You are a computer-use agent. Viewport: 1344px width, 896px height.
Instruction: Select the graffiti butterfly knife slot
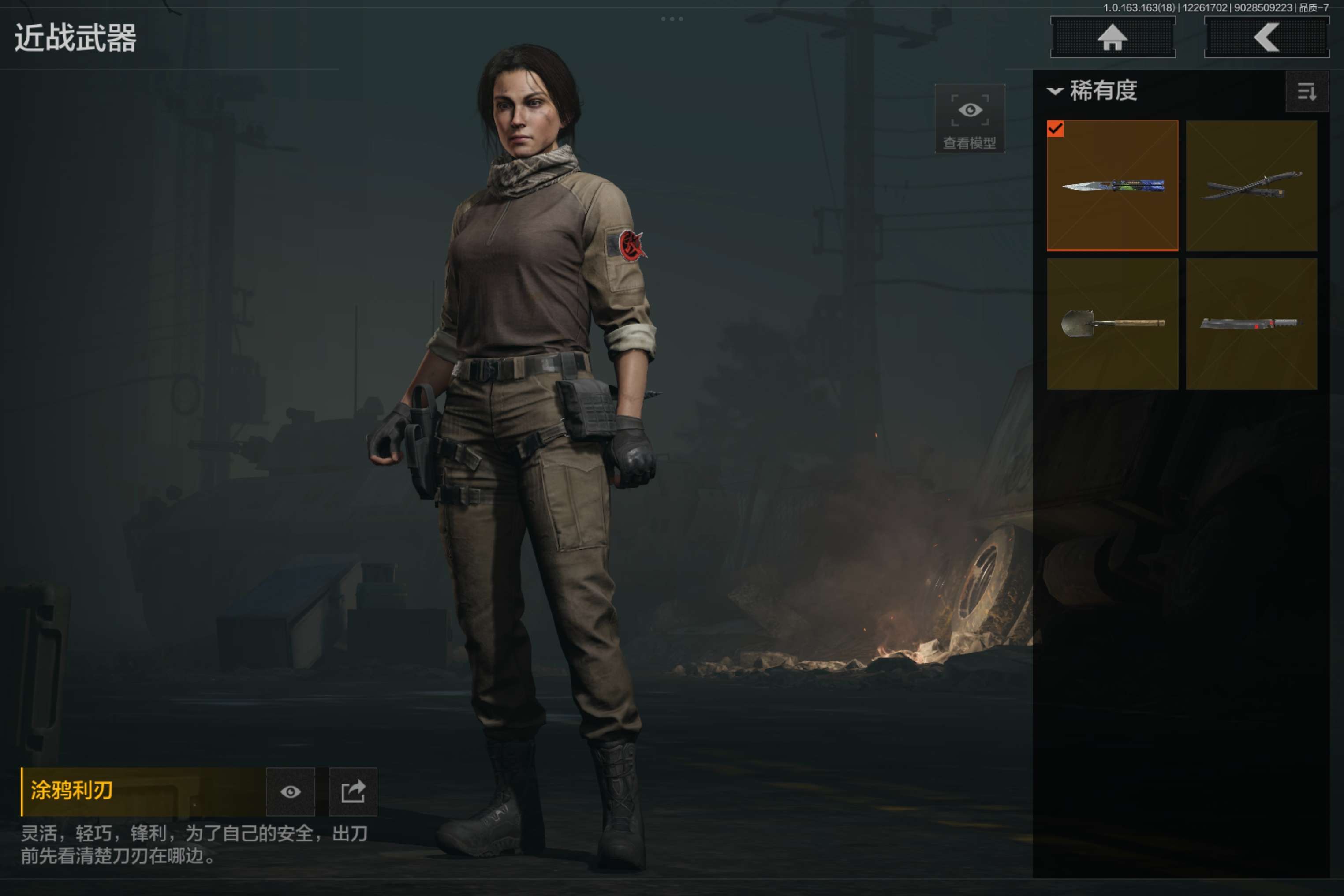point(1112,186)
